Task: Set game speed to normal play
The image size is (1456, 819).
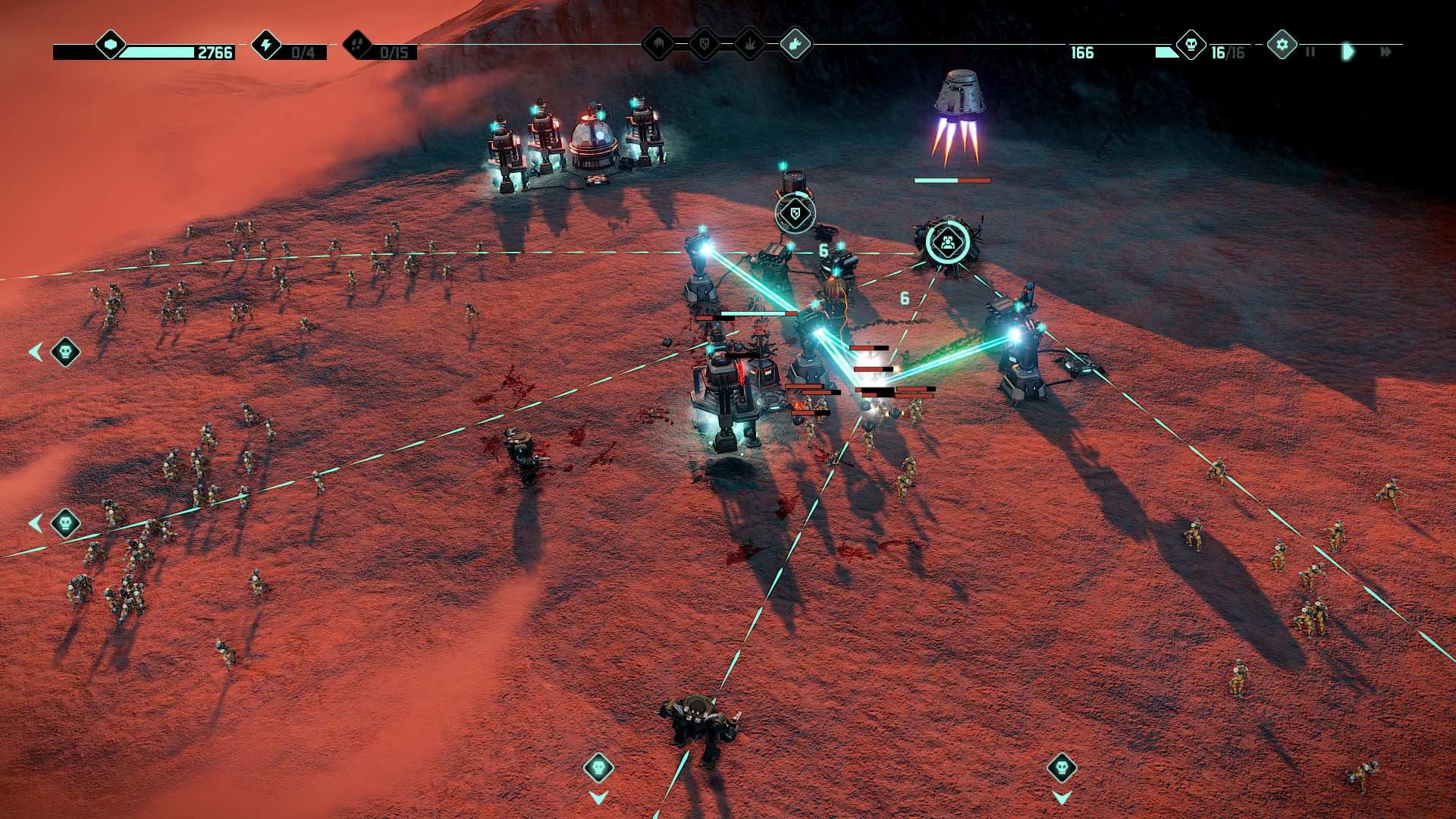Action: [1348, 52]
